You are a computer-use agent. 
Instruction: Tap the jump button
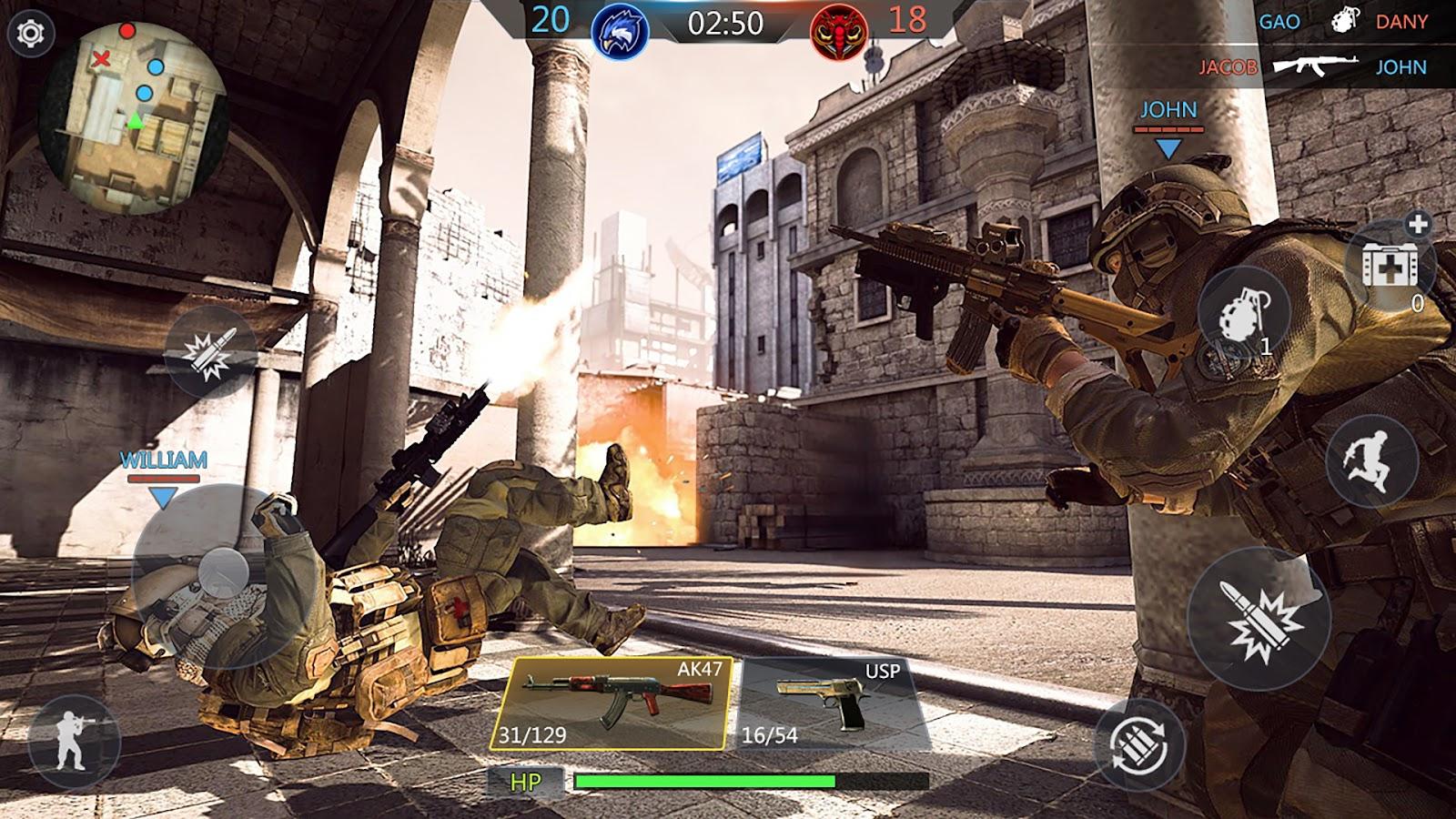click(1371, 461)
